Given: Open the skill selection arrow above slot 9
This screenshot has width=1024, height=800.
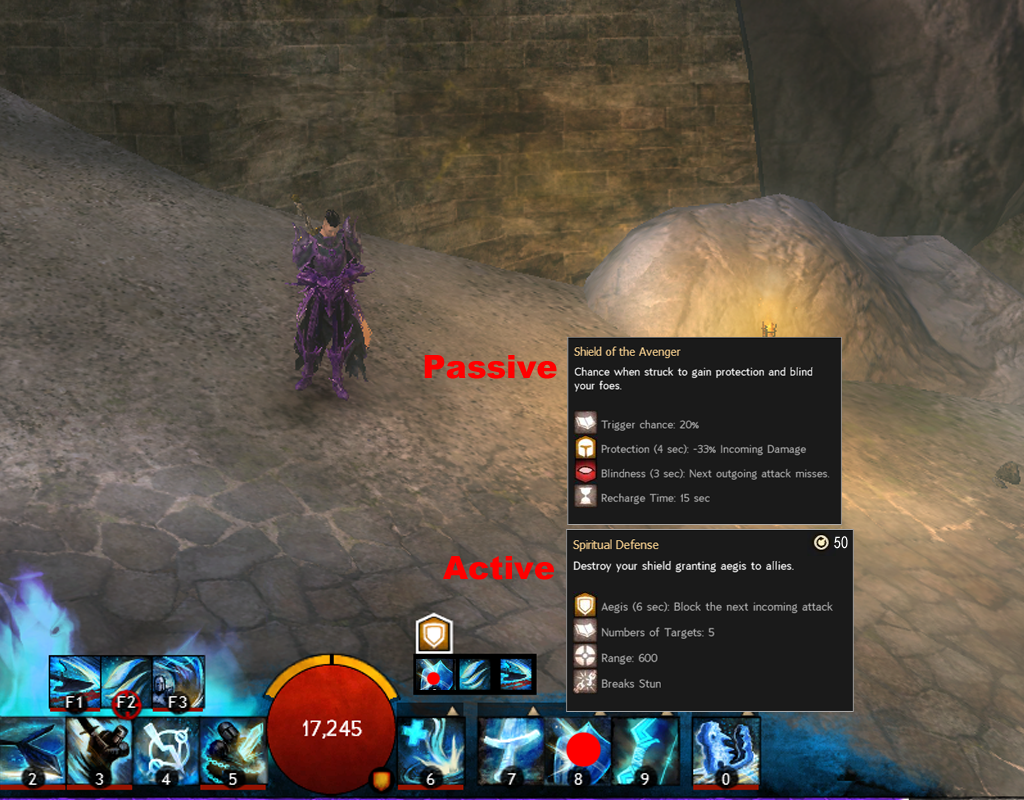Looking at the screenshot, I should pos(666,711).
